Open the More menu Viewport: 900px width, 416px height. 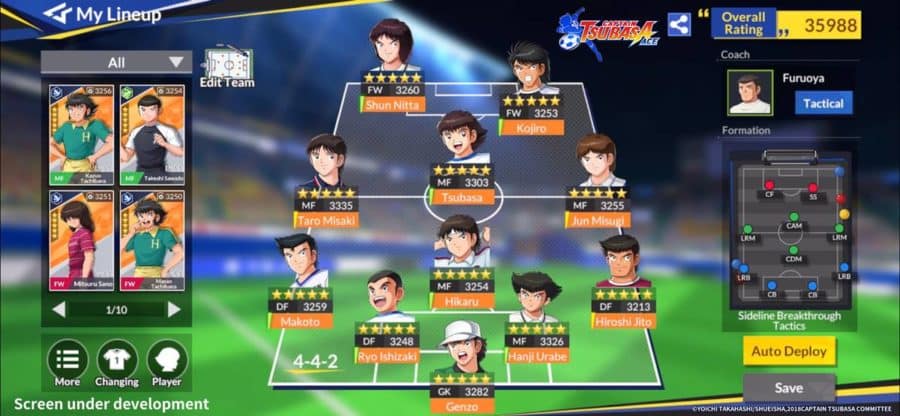pos(68,363)
